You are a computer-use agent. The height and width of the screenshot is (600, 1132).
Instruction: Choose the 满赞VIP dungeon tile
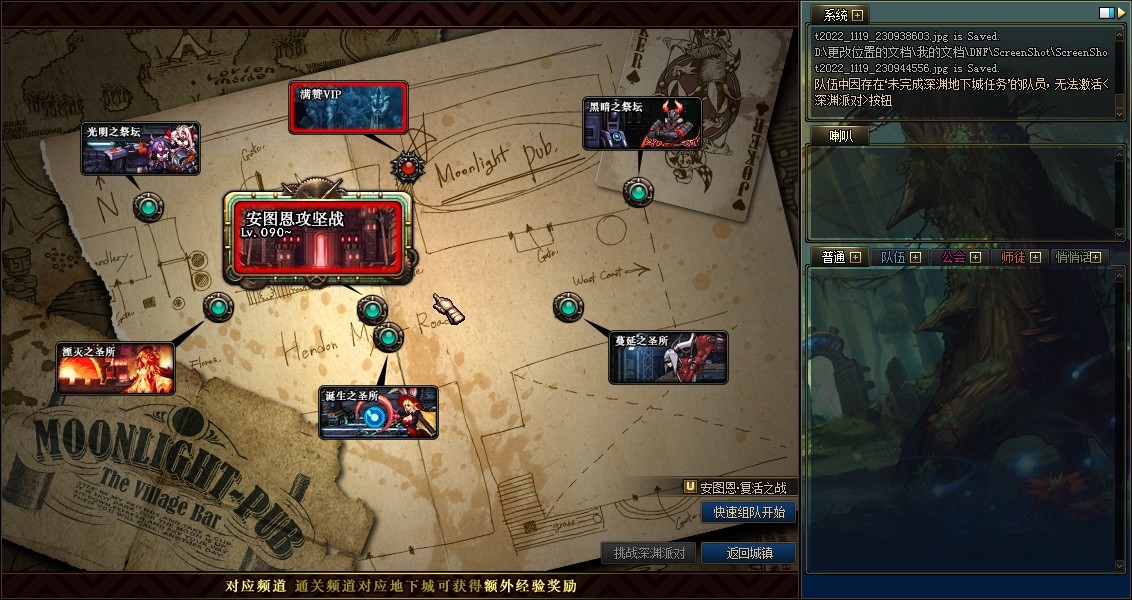click(x=348, y=107)
